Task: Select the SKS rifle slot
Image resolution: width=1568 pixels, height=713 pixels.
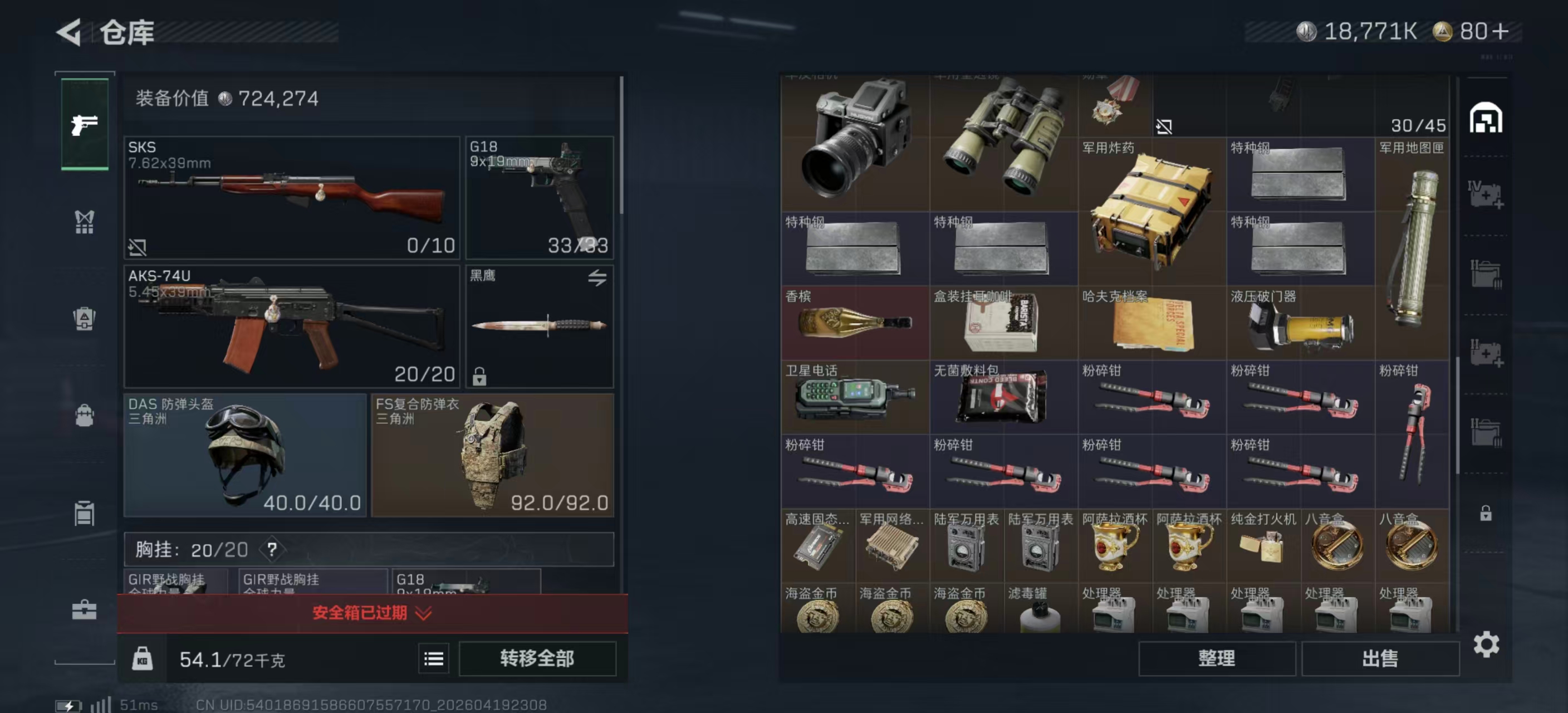Action: click(x=292, y=197)
